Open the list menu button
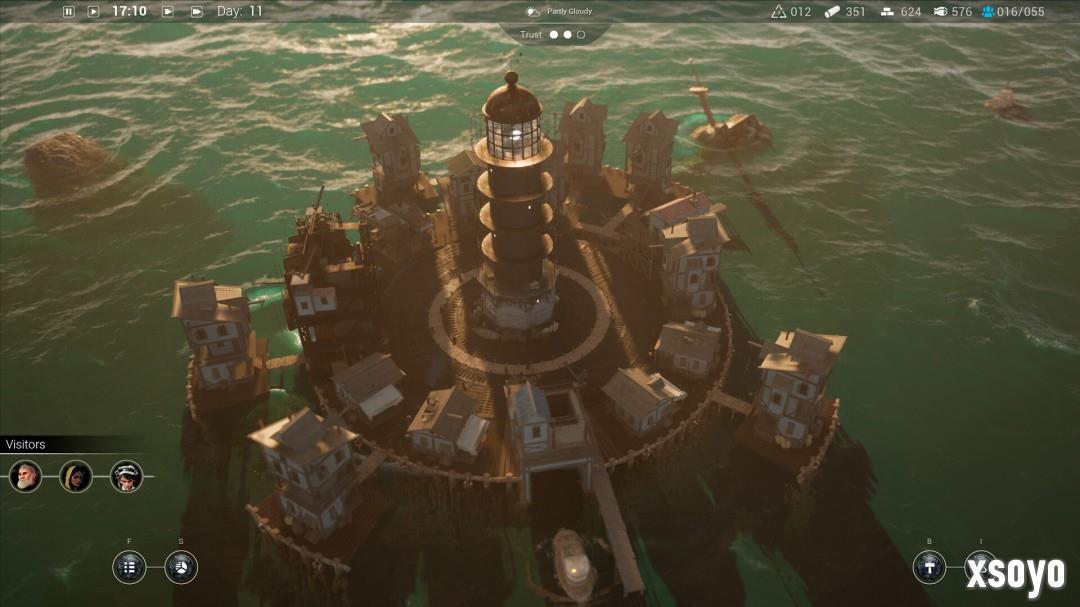Viewport: 1080px width, 607px height. [x=129, y=567]
